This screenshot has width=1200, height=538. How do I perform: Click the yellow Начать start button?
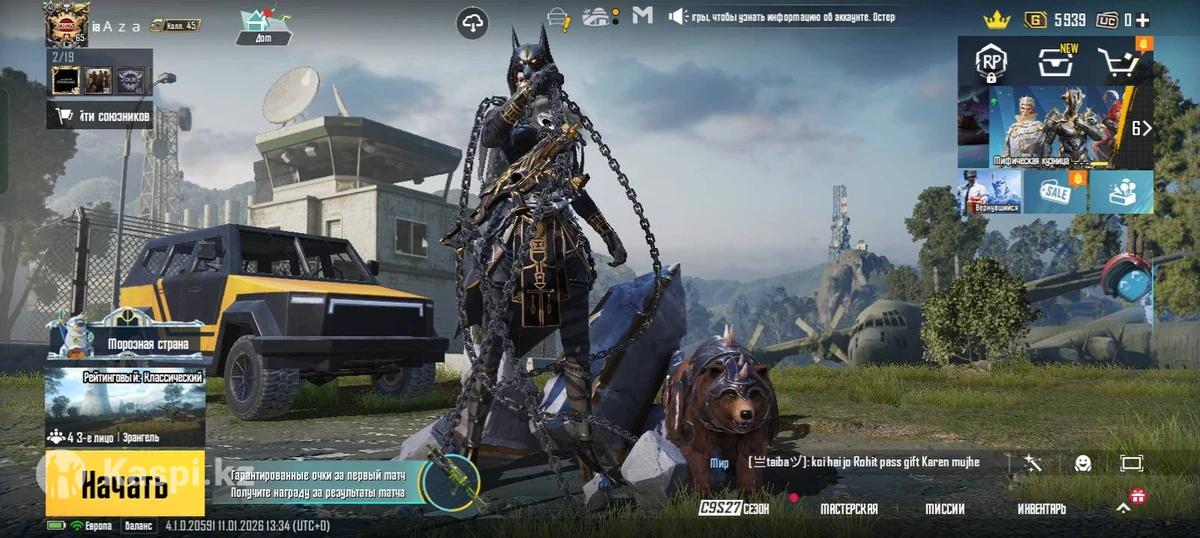click(x=124, y=485)
